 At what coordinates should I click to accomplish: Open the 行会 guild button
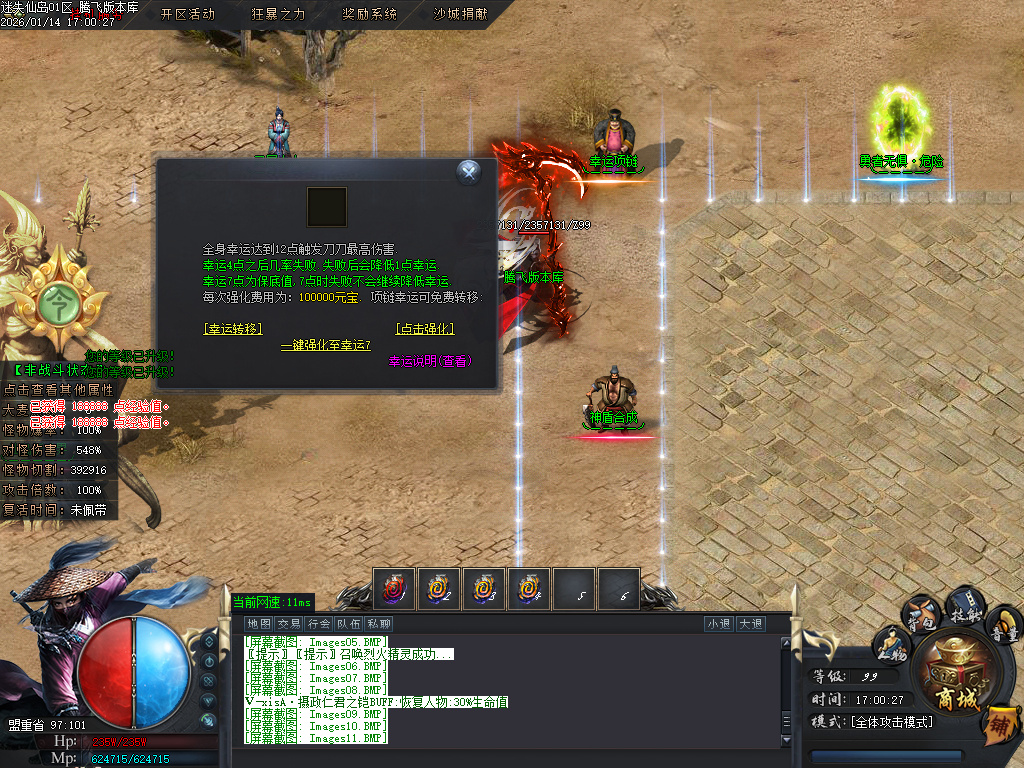tap(319, 624)
